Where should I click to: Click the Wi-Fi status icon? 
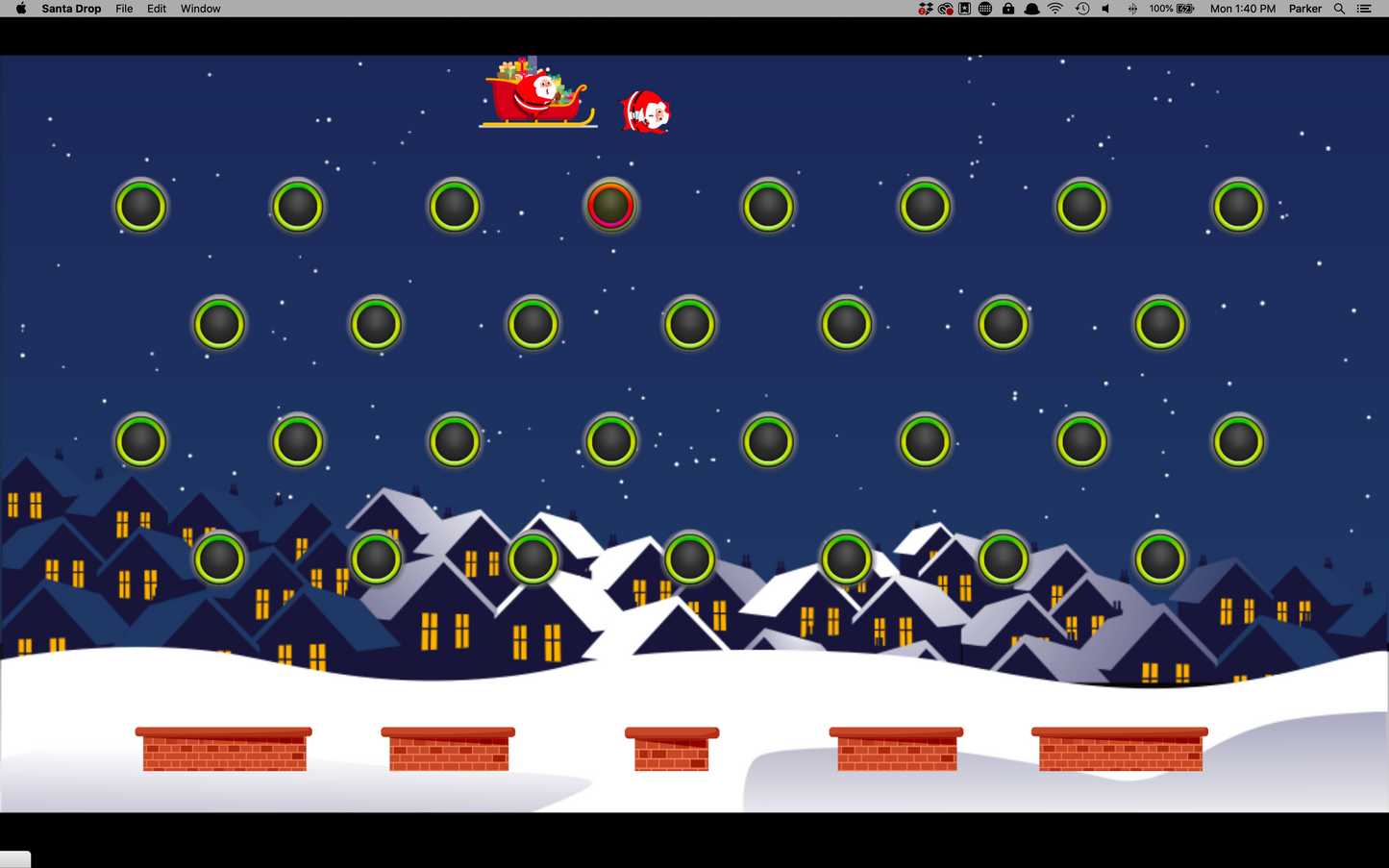pyautogui.click(x=1054, y=9)
